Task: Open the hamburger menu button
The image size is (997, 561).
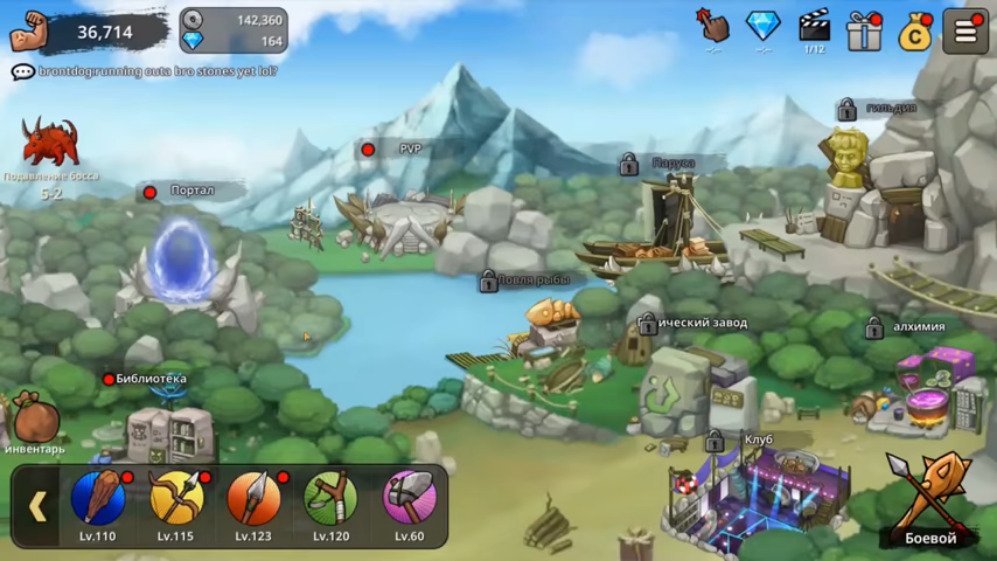Action: coord(965,31)
